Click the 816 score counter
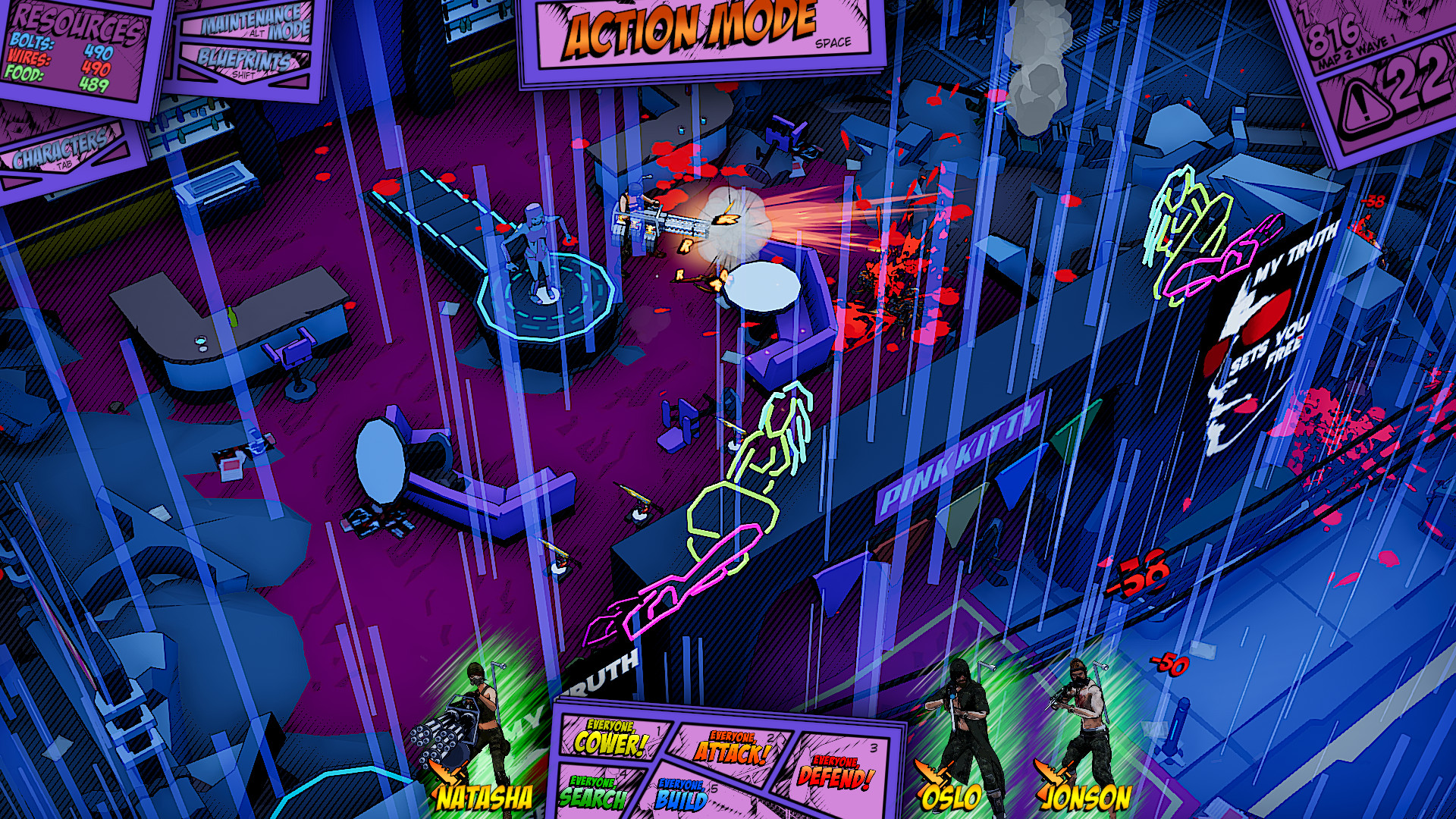This screenshot has height=819, width=1456. click(x=1333, y=35)
